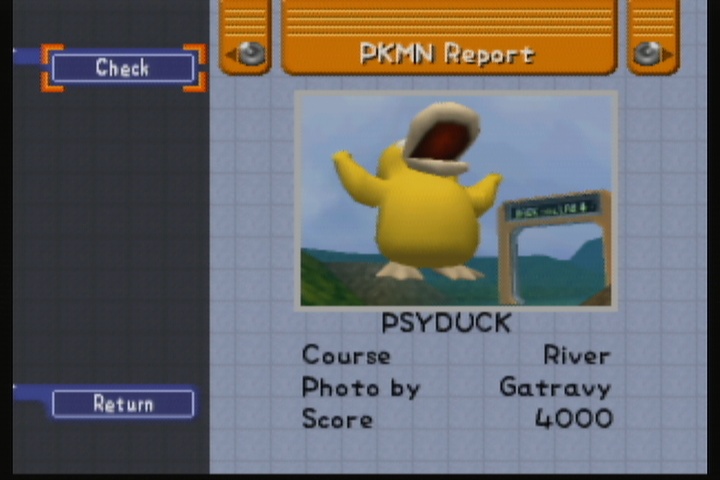
Task: Go to the previous report page arrow
Action: coord(246,54)
